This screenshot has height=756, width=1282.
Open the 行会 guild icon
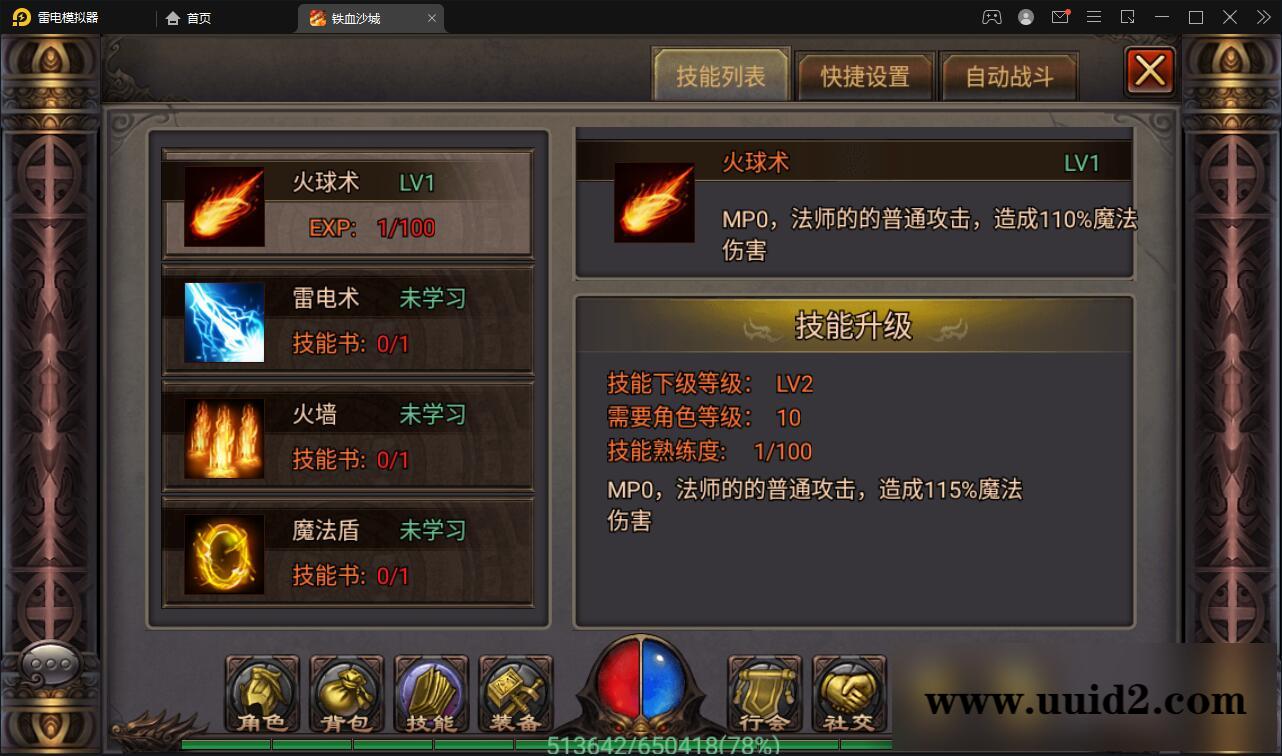[x=763, y=693]
